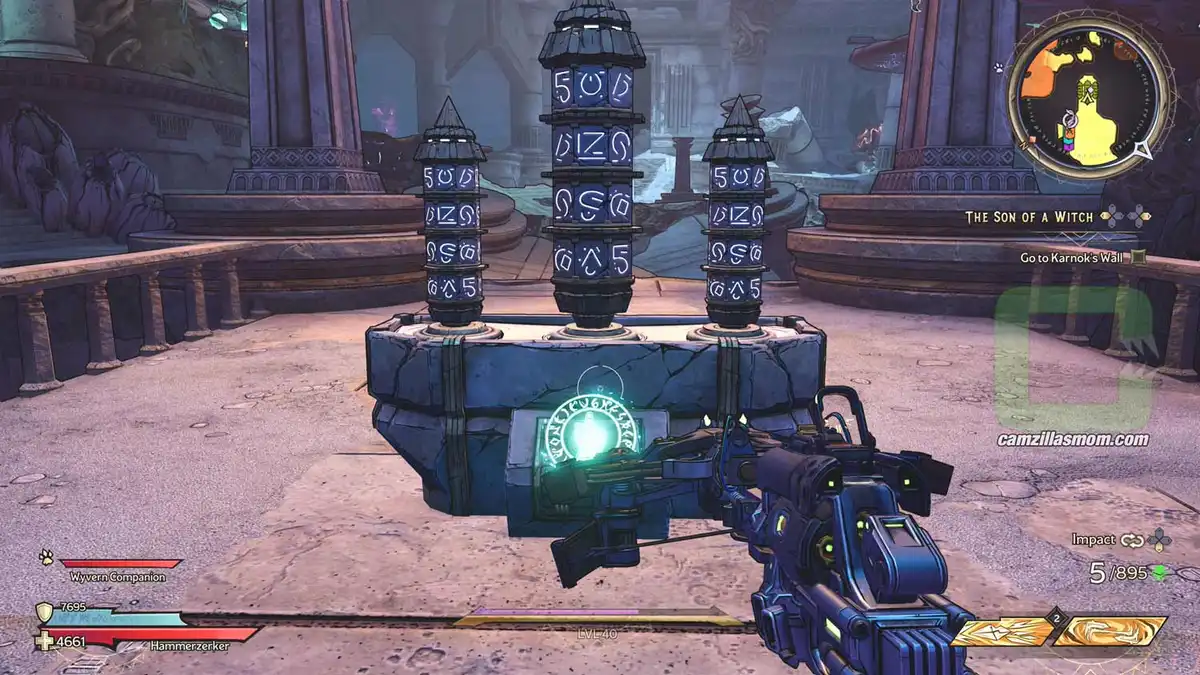This screenshot has width=1200, height=675.
Task: Click the shield ward icon
Action: [x=44, y=612]
